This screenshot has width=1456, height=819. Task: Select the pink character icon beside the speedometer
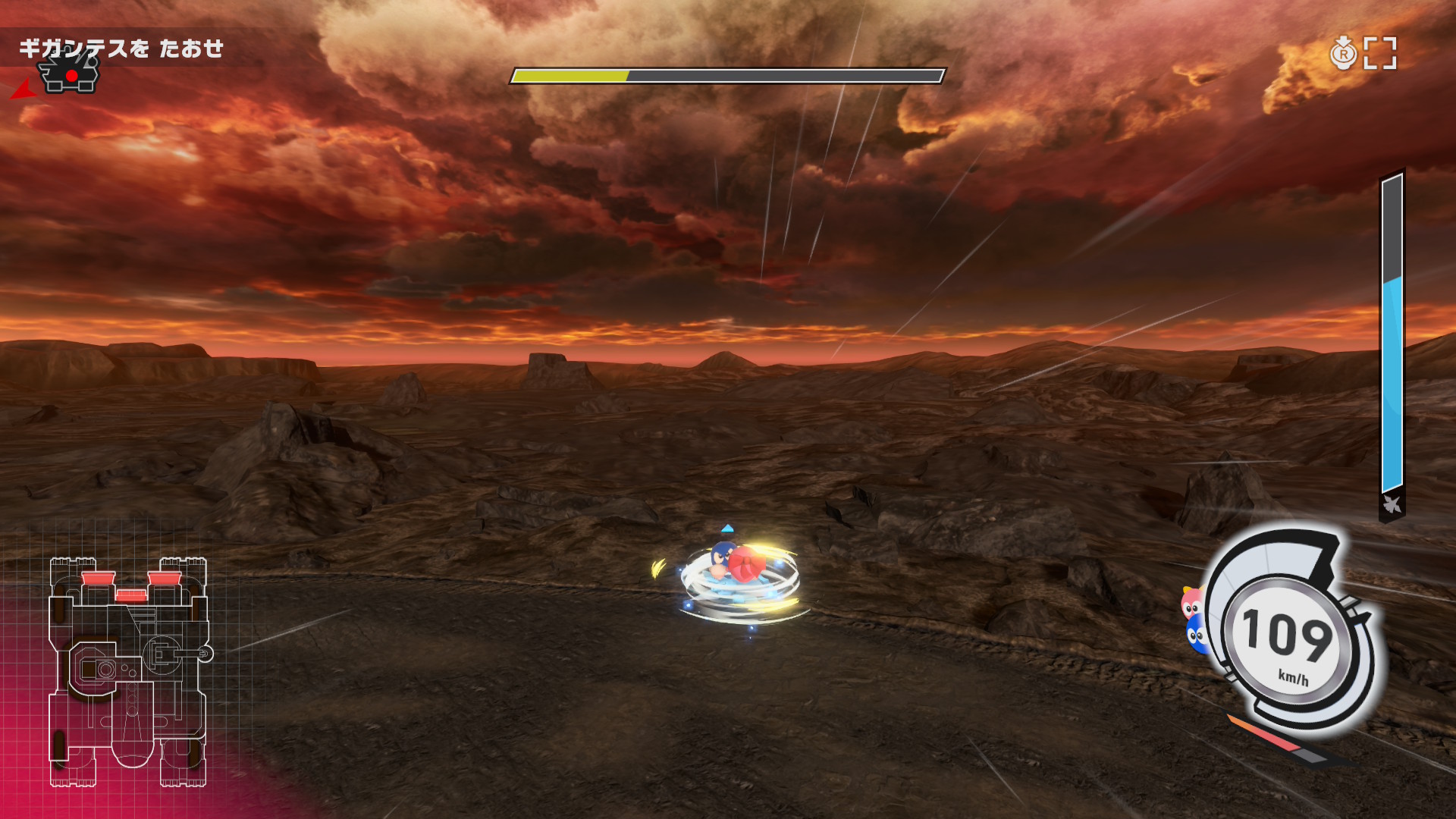pos(1192,603)
